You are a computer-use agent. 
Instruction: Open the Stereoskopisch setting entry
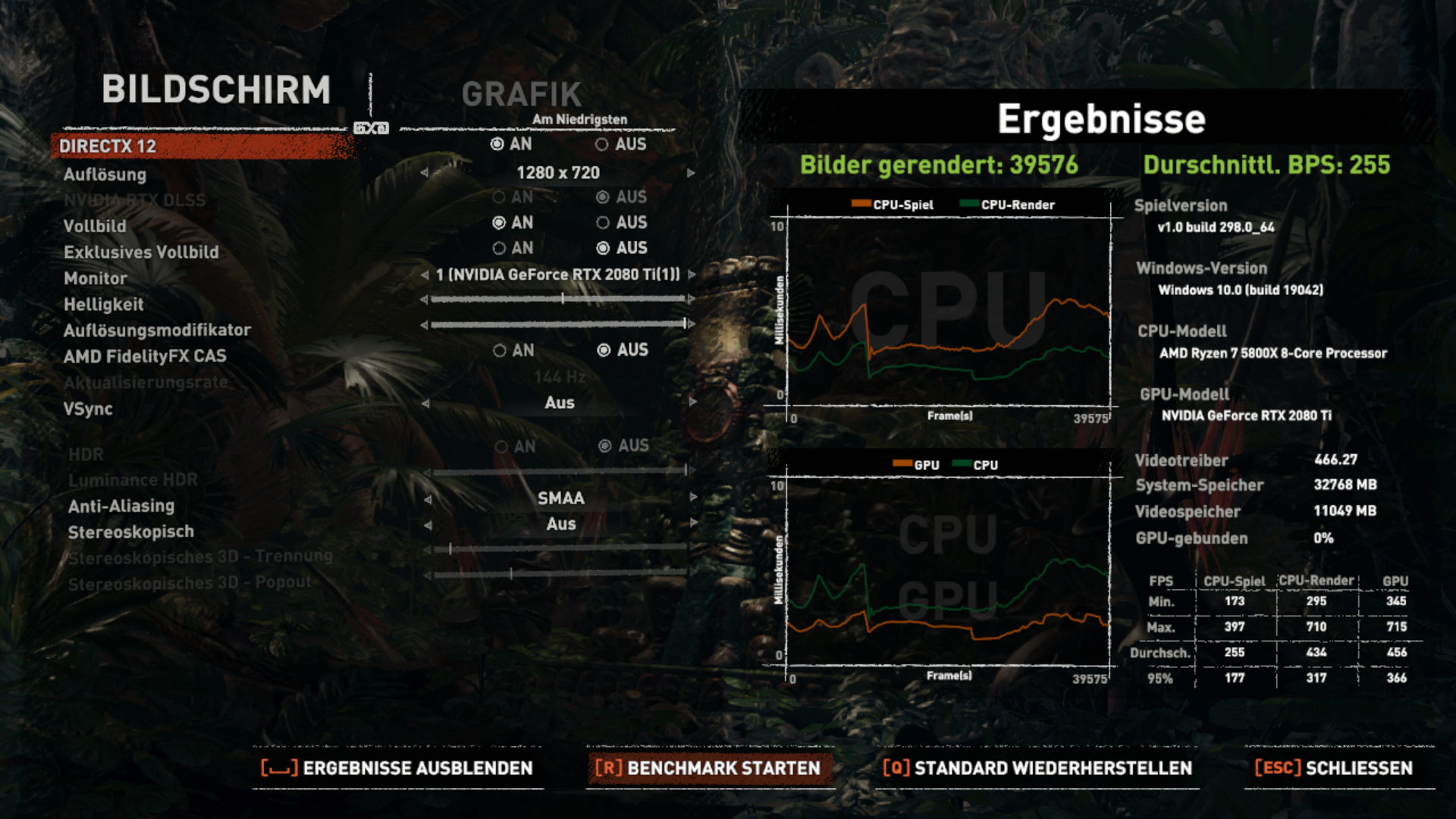pos(131,532)
